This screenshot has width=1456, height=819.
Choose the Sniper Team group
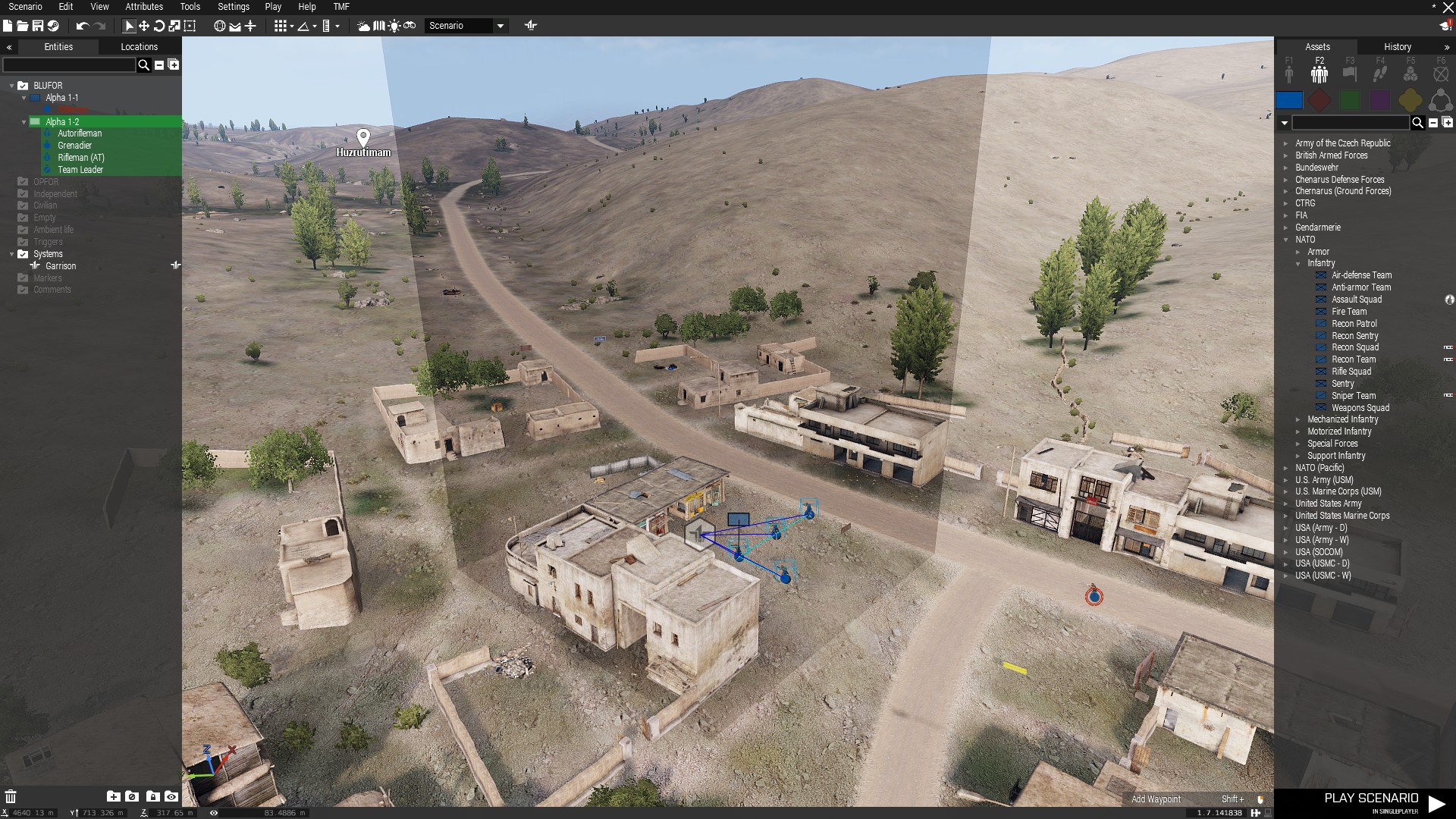1353,396
